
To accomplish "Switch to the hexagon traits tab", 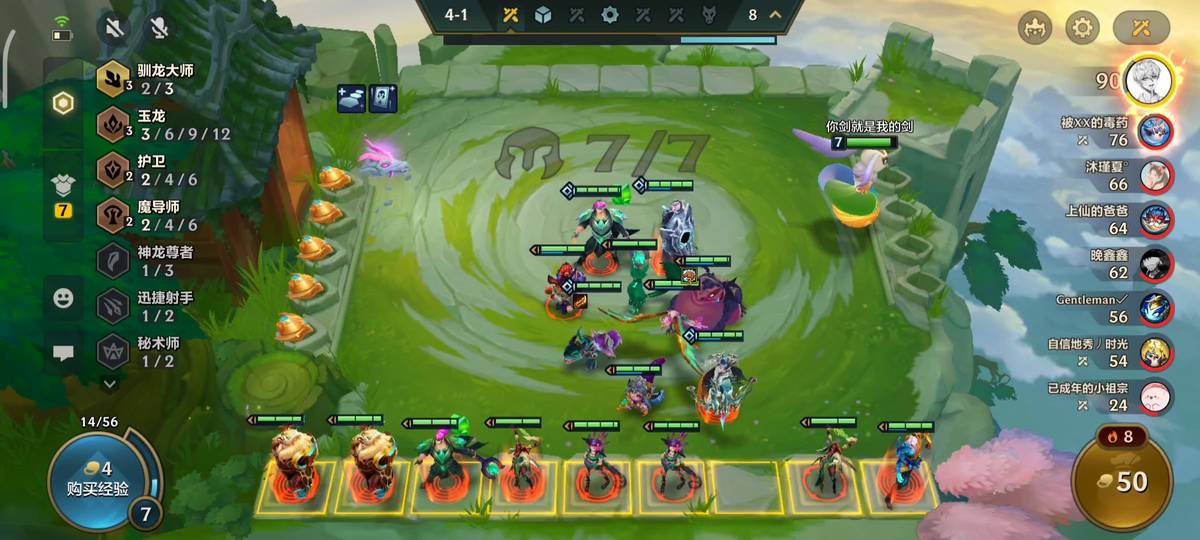I will point(63,103).
